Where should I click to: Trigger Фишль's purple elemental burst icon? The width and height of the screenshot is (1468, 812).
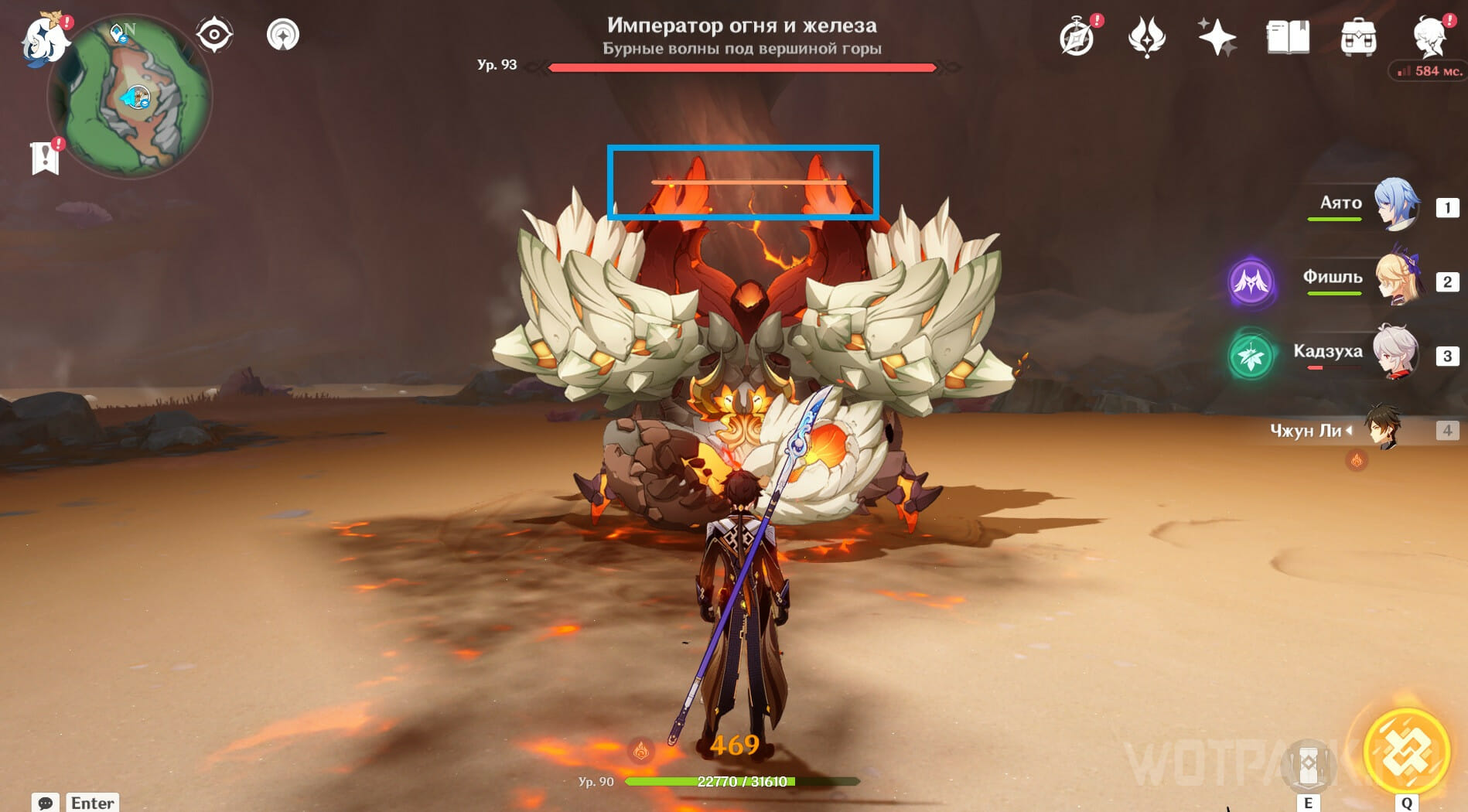[x=1251, y=282]
